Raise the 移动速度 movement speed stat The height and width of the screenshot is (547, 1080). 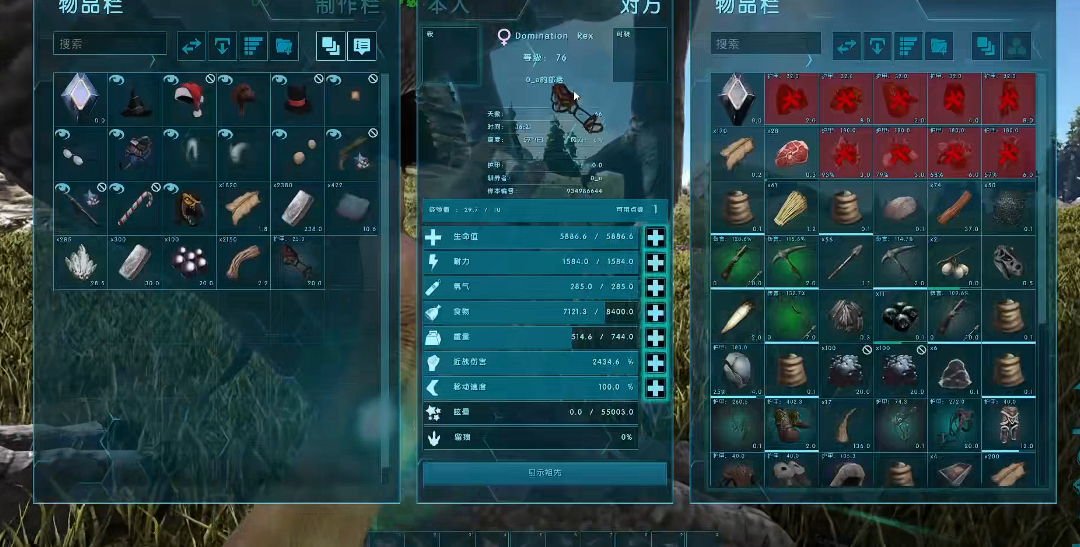click(655, 387)
